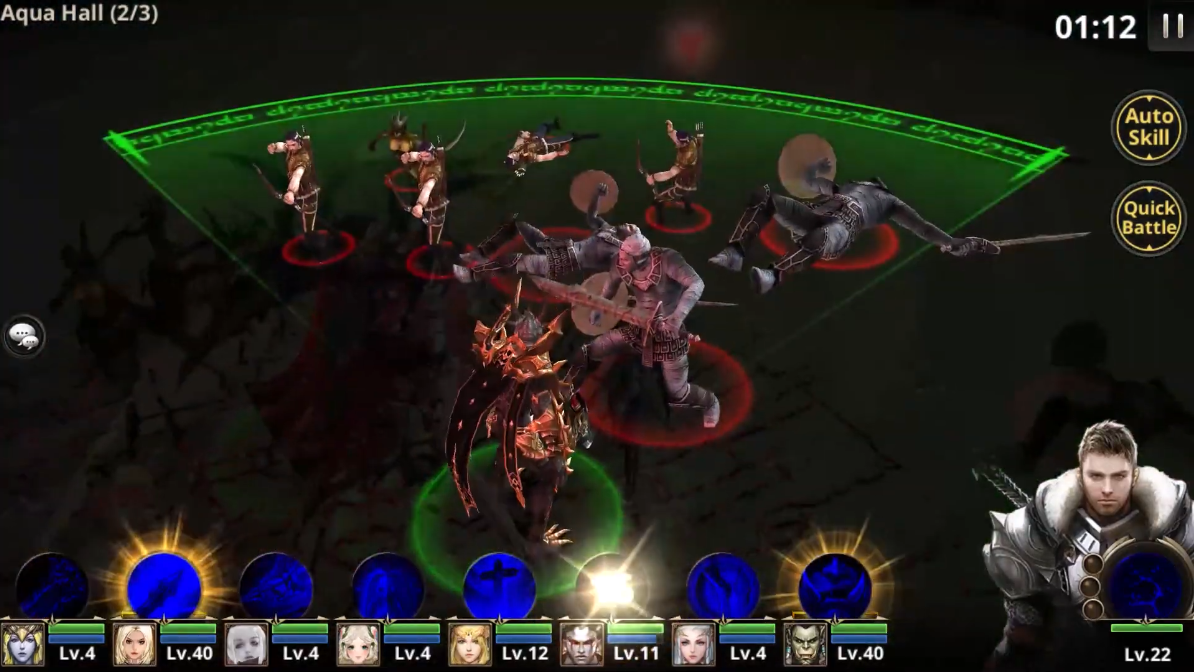This screenshot has height=672, width=1194.
Task: Select the blue-skinned helmeted hero portrait
Action: pyautogui.click(x=22, y=645)
